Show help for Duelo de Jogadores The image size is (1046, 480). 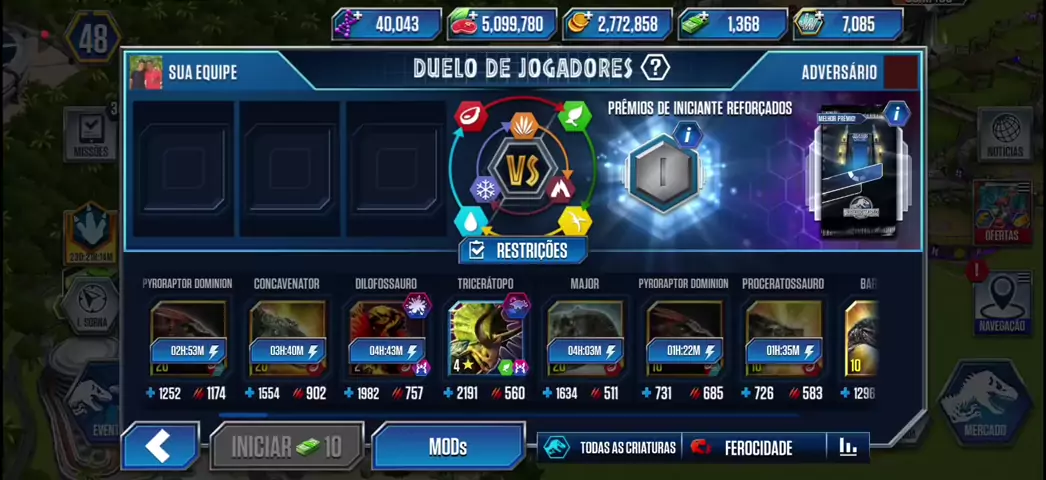click(655, 68)
